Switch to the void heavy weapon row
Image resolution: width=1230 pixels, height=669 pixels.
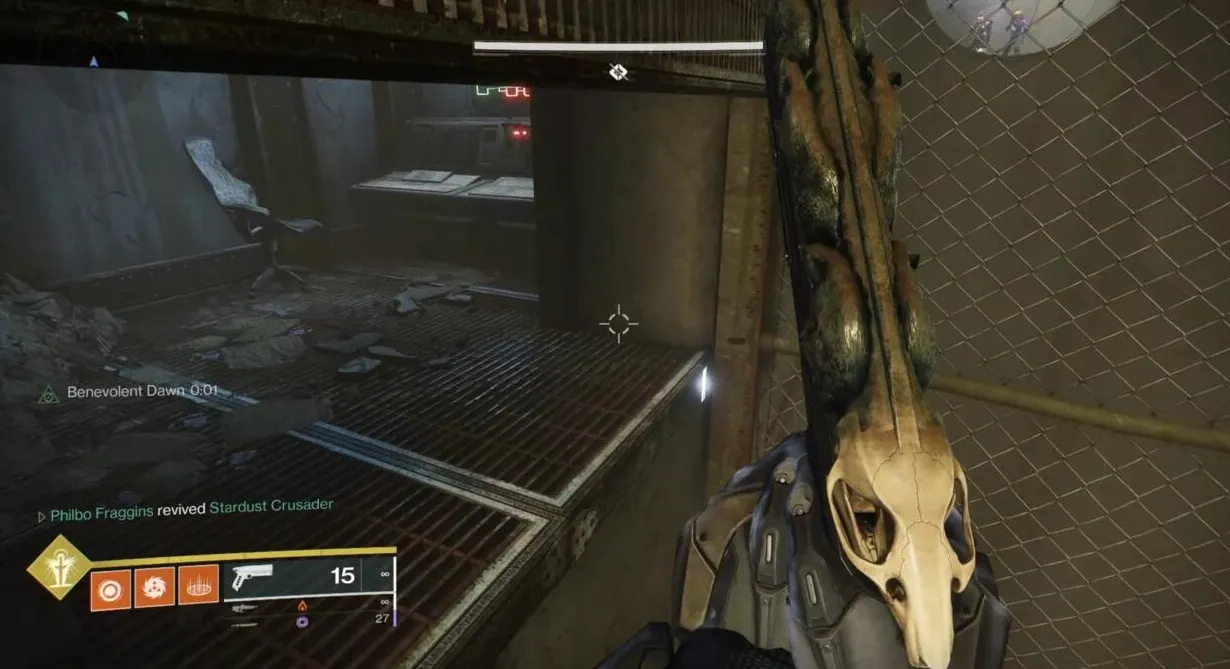pyautogui.click(x=310, y=621)
